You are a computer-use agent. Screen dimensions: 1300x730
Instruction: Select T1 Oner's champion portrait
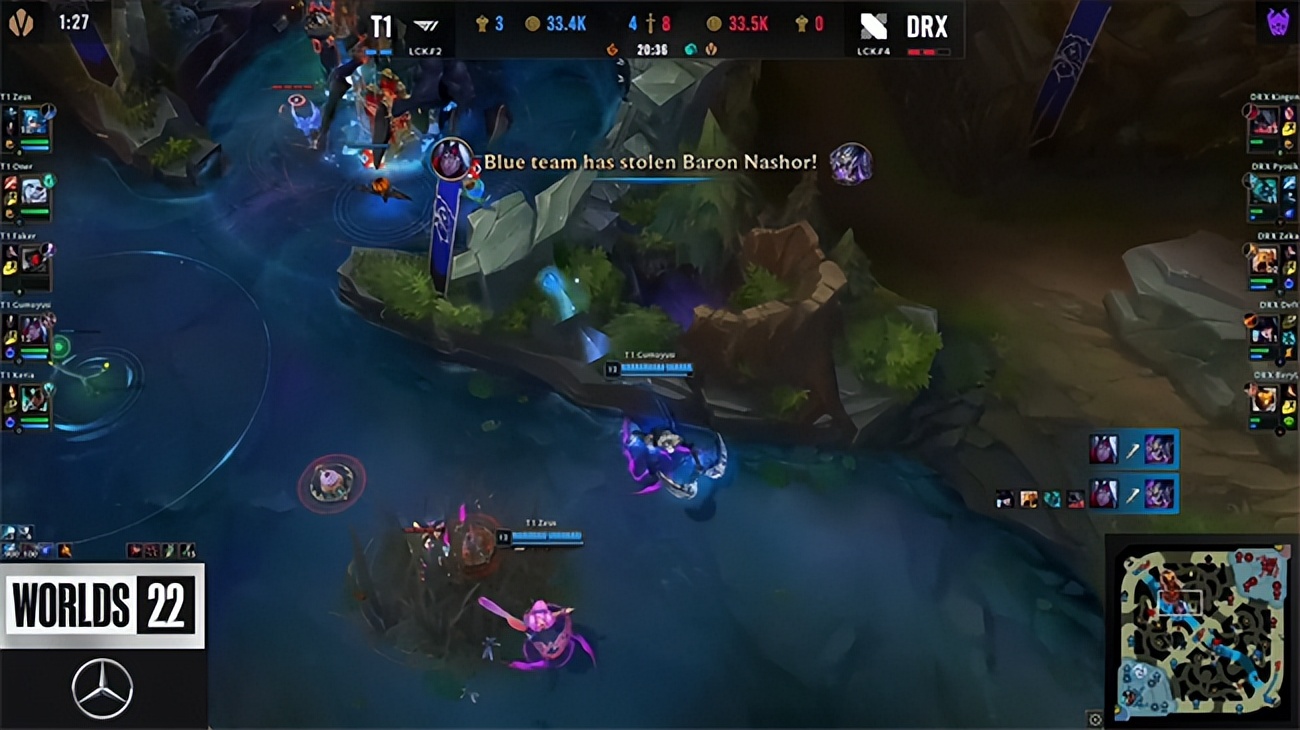pos(34,191)
